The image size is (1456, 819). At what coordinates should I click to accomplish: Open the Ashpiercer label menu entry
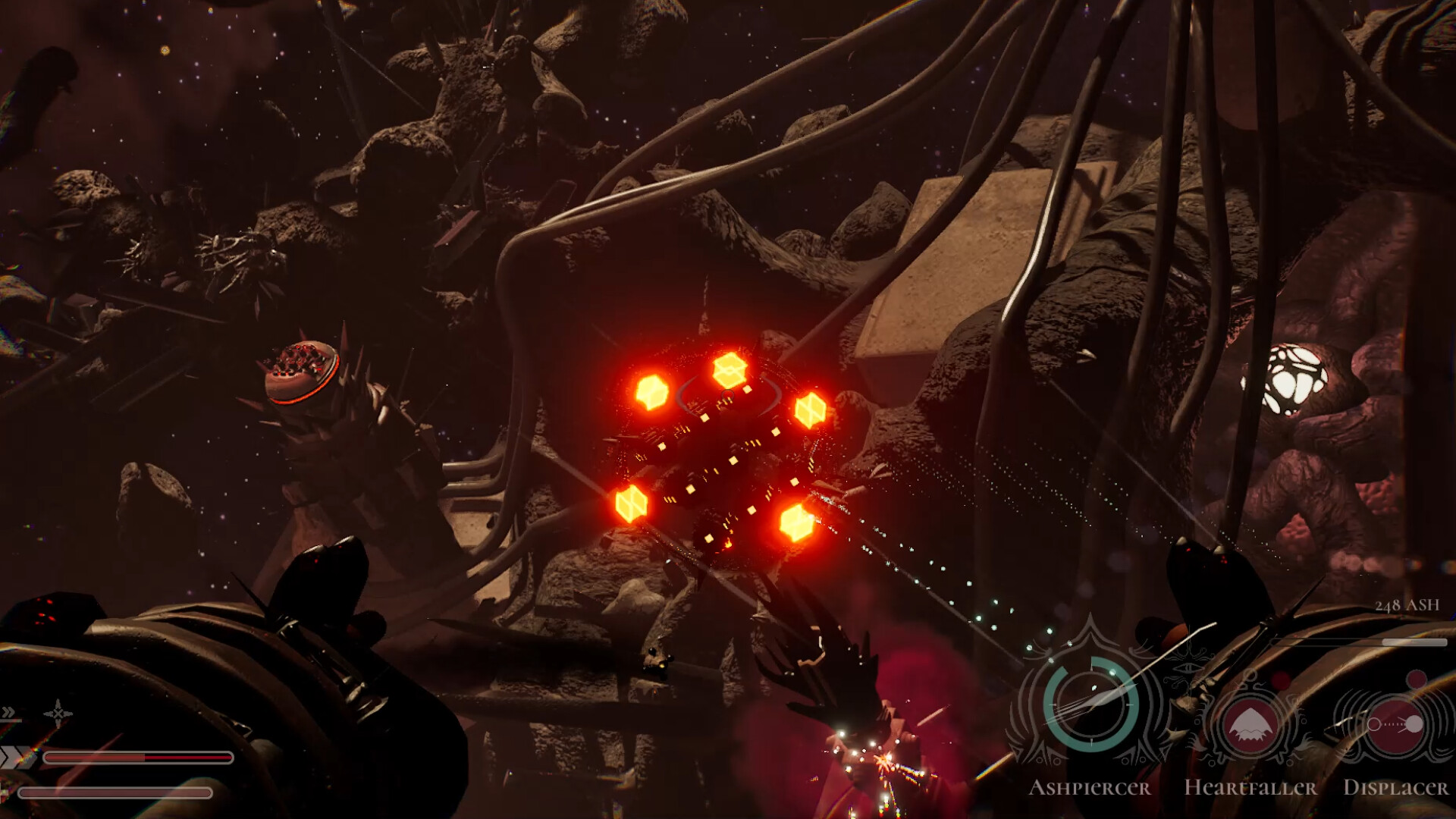(x=1092, y=788)
